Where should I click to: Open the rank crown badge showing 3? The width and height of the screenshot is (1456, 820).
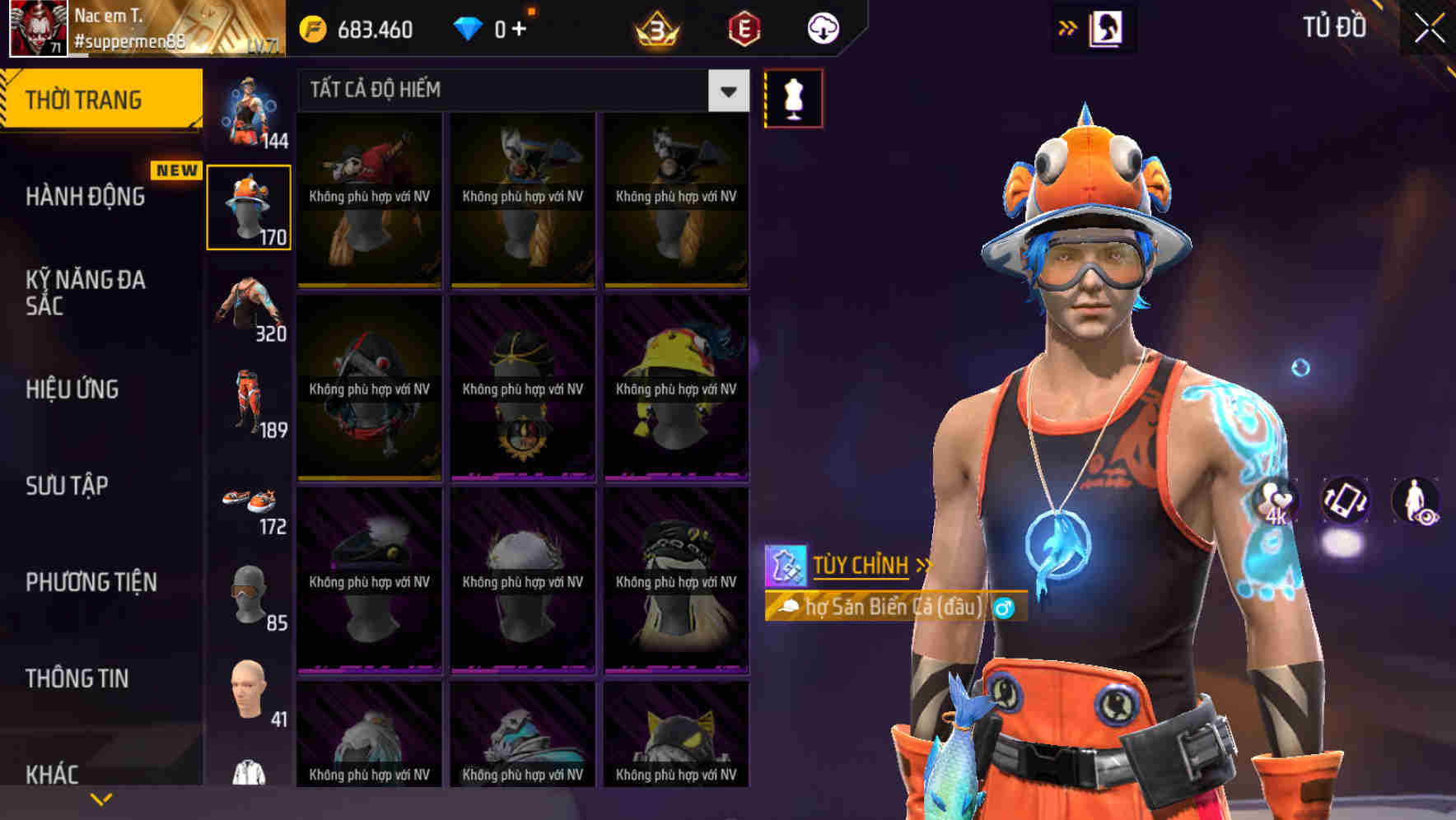(x=655, y=27)
